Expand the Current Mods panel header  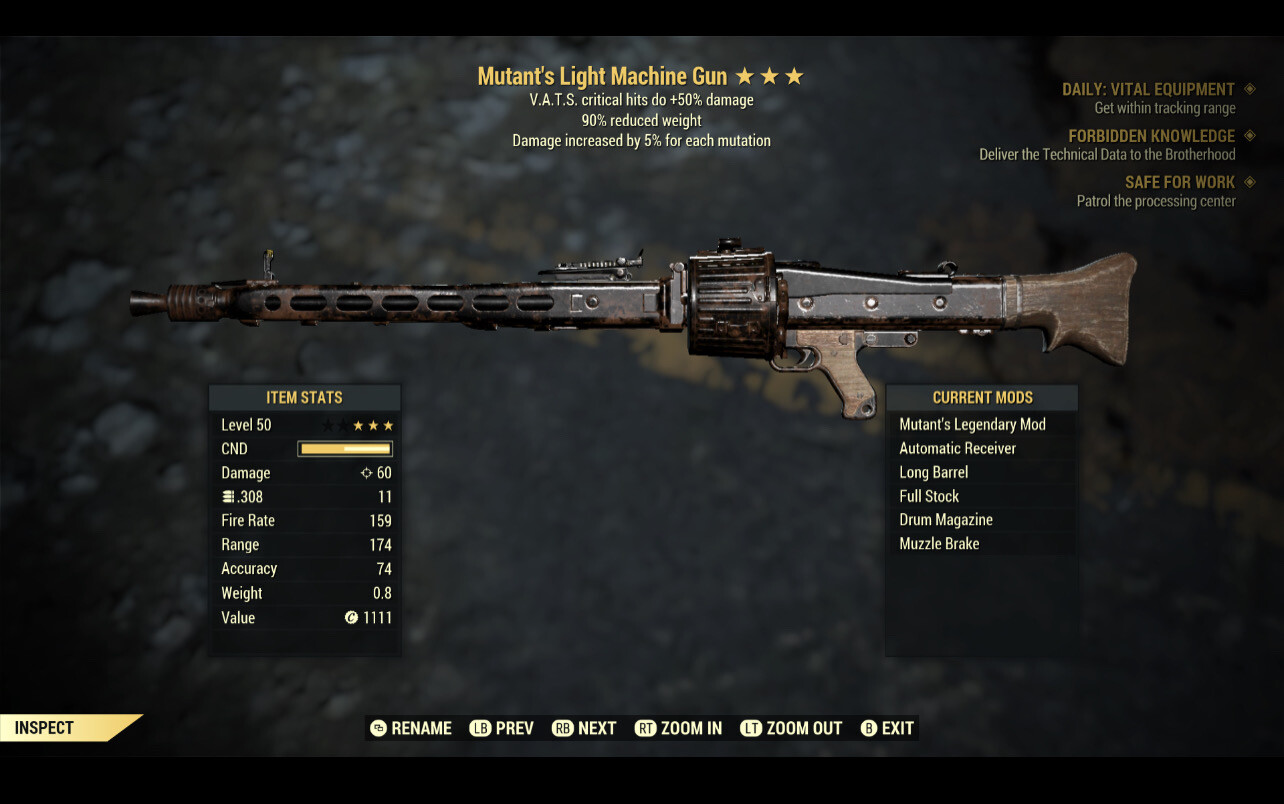pyautogui.click(x=981, y=397)
